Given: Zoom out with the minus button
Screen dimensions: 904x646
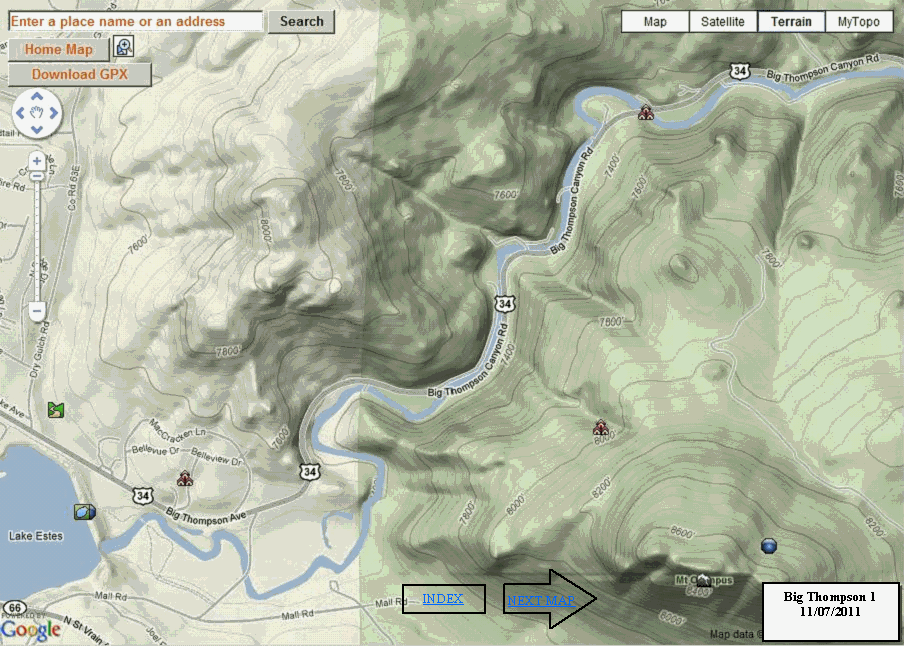Looking at the screenshot, I should tap(37, 311).
